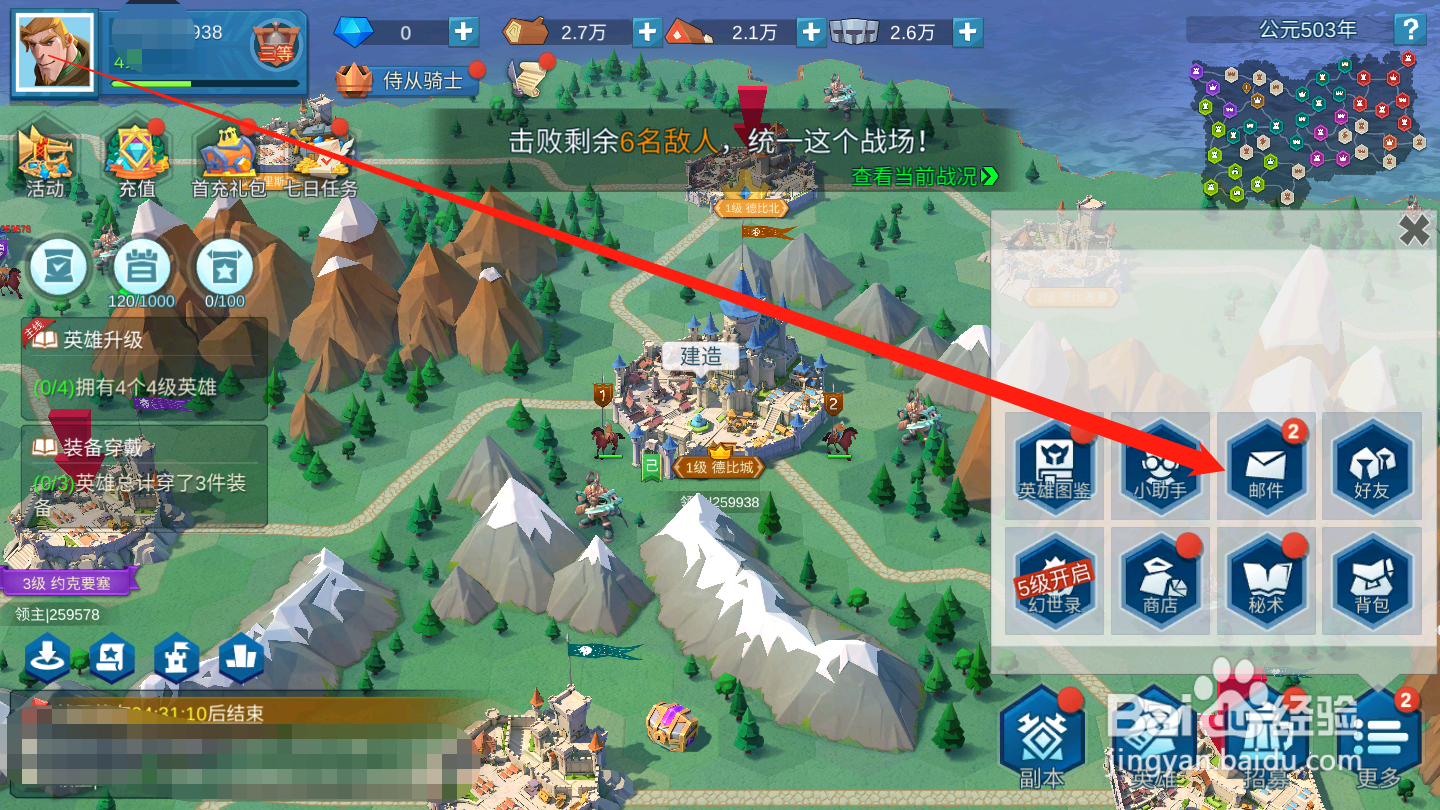The width and height of the screenshot is (1440, 810).
Task: Open the Friends (好友) icon
Action: pyautogui.click(x=1371, y=465)
